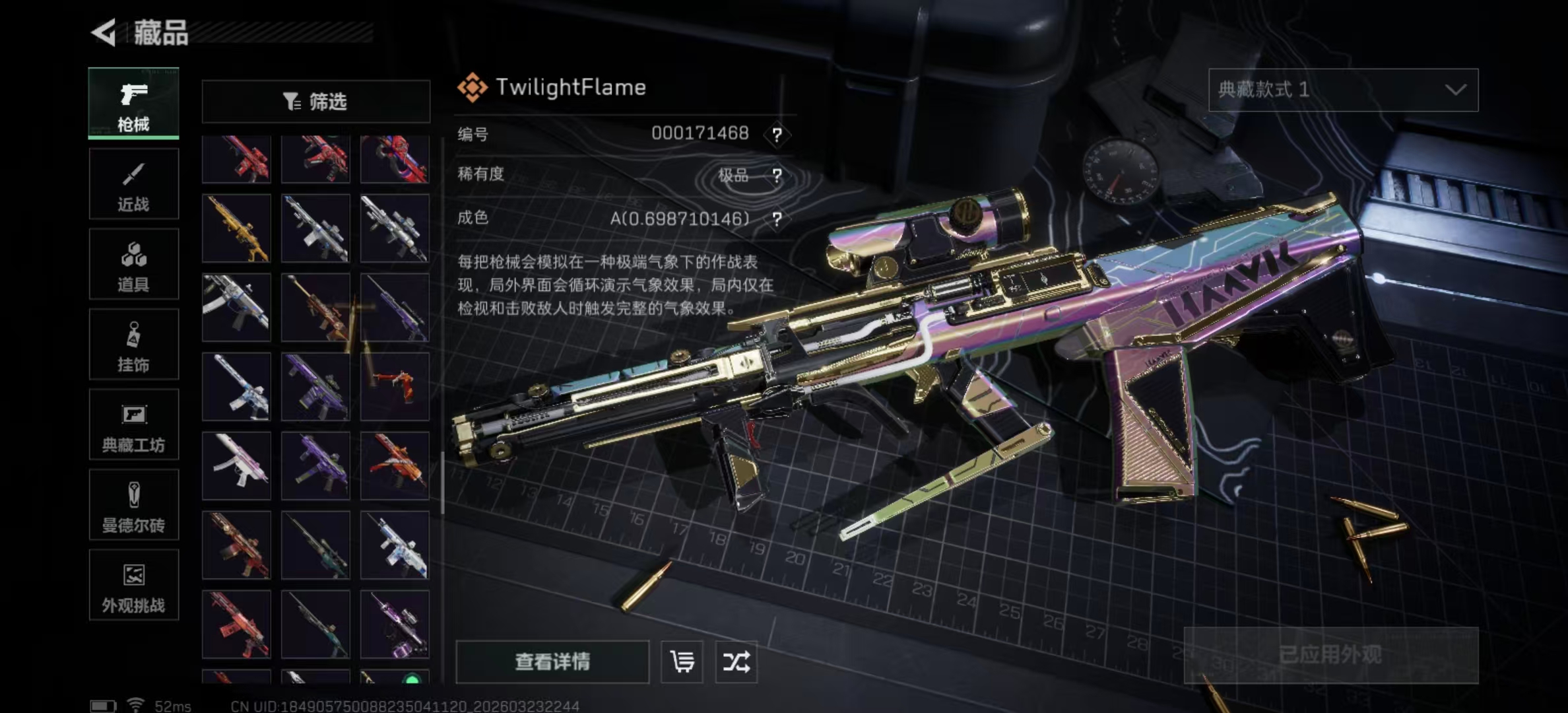Choose the orange pistol skin thumbnail
This screenshot has height=713, width=1568.
click(395, 387)
